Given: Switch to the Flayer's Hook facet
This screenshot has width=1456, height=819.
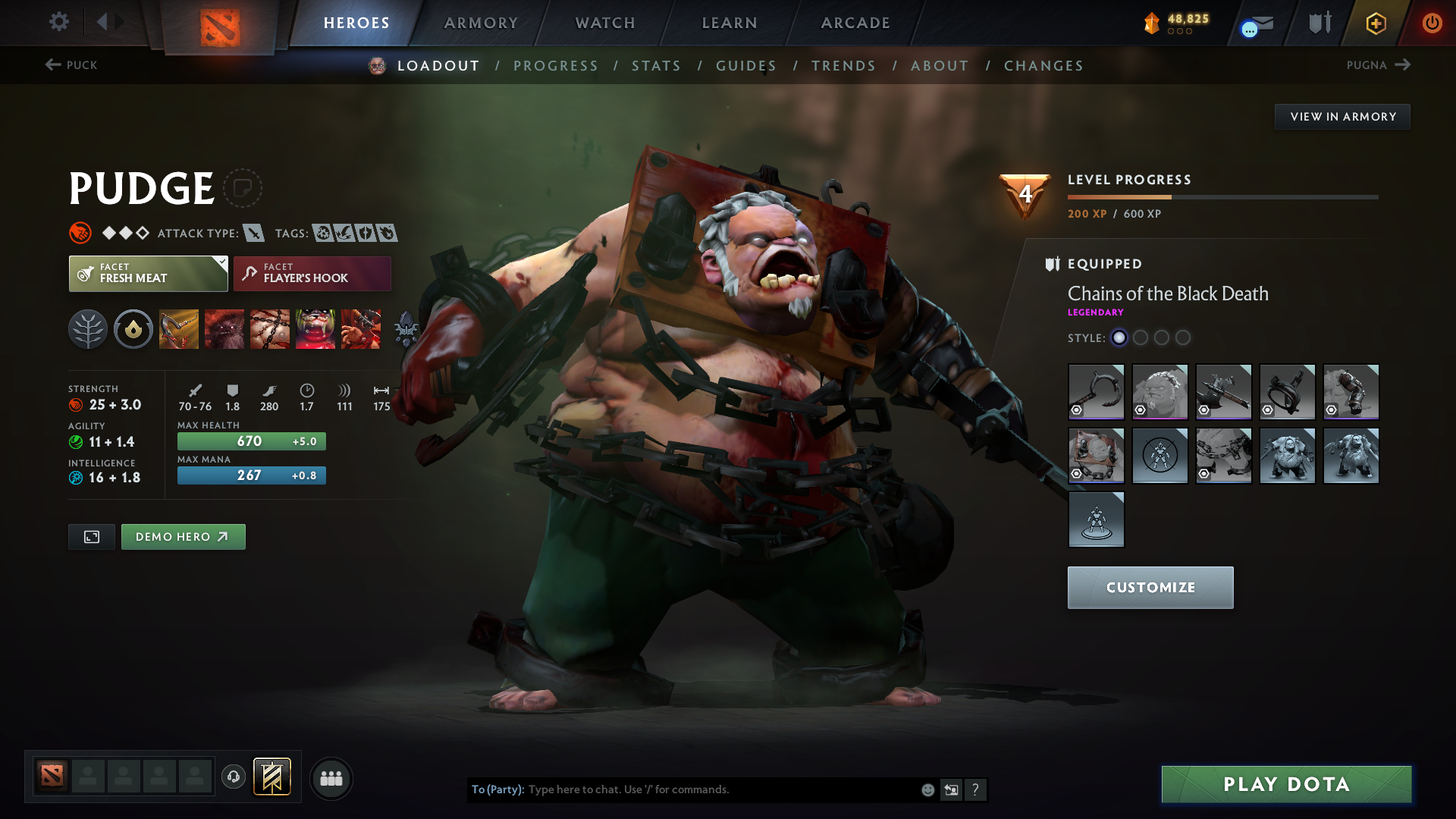Looking at the screenshot, I should pos(312,274).
